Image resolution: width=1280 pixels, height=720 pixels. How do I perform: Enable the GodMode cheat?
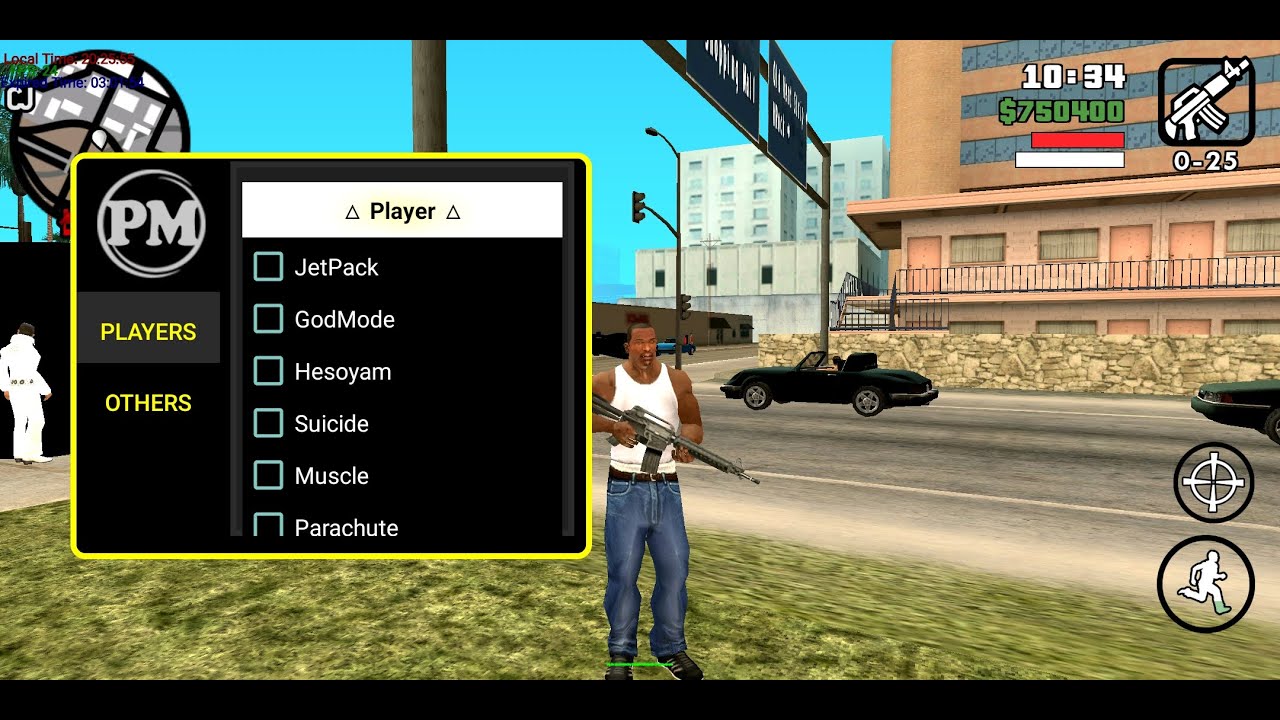click(269, 319)
